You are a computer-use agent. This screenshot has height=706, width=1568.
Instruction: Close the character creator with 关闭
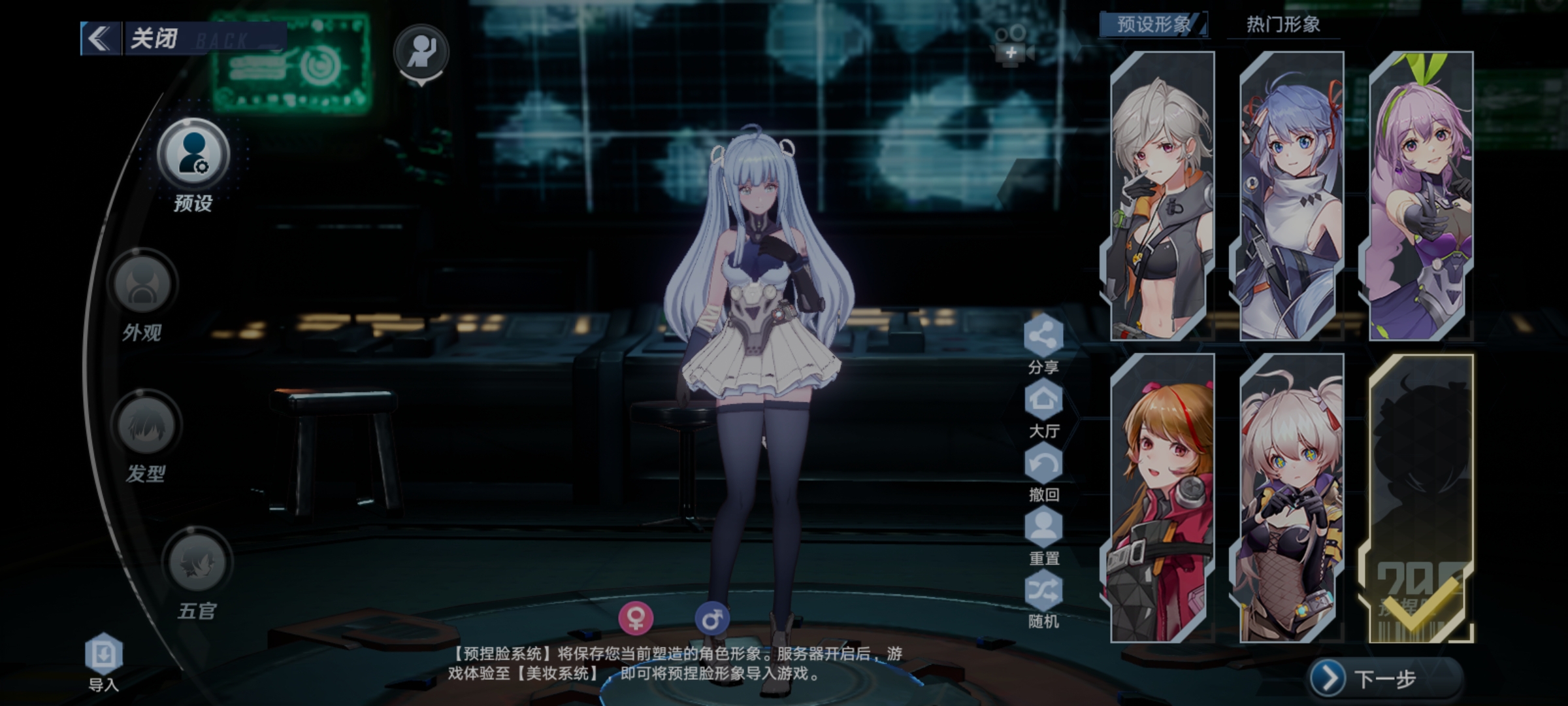154,39
